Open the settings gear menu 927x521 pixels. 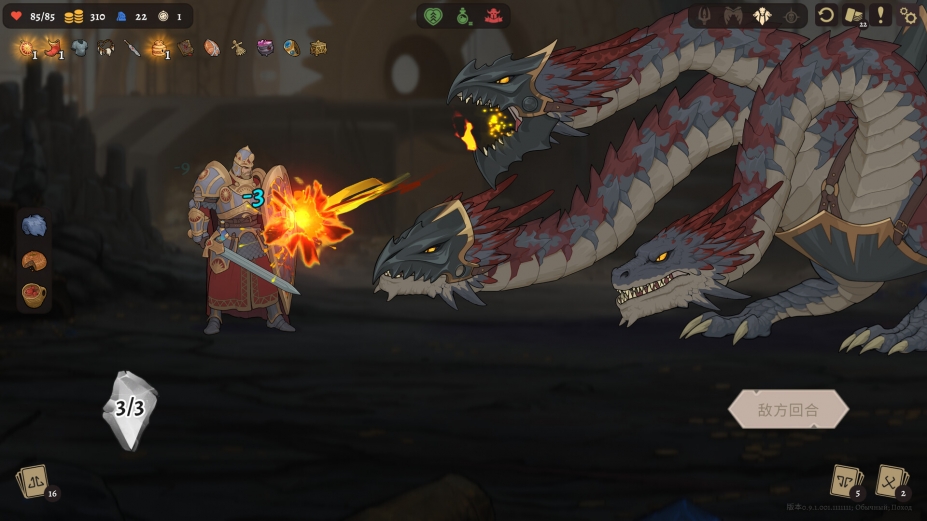pyautogui.click(x=908, y=15)
